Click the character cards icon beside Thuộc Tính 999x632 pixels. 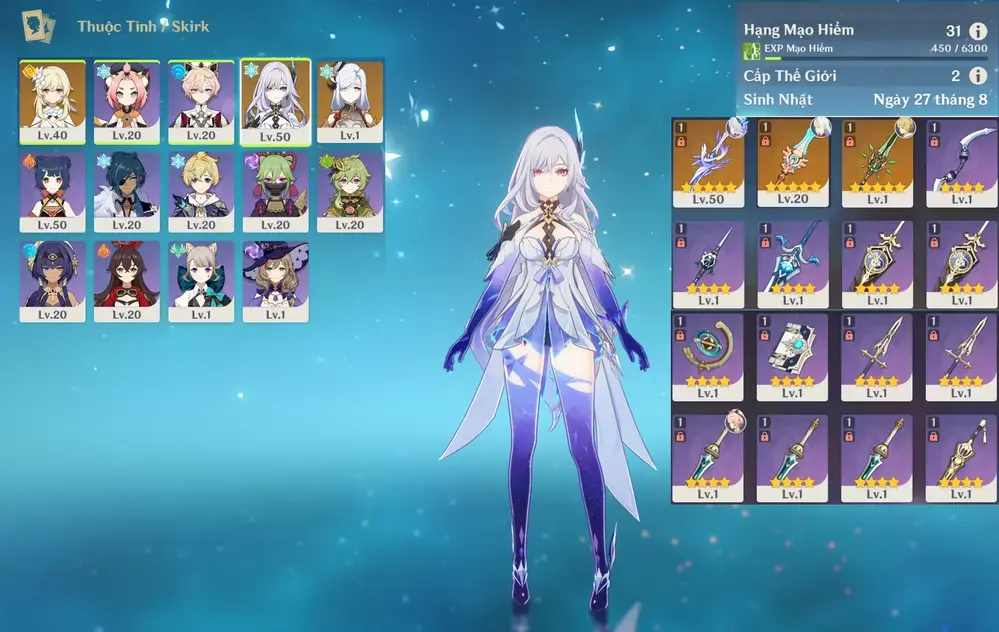[39, 25]
